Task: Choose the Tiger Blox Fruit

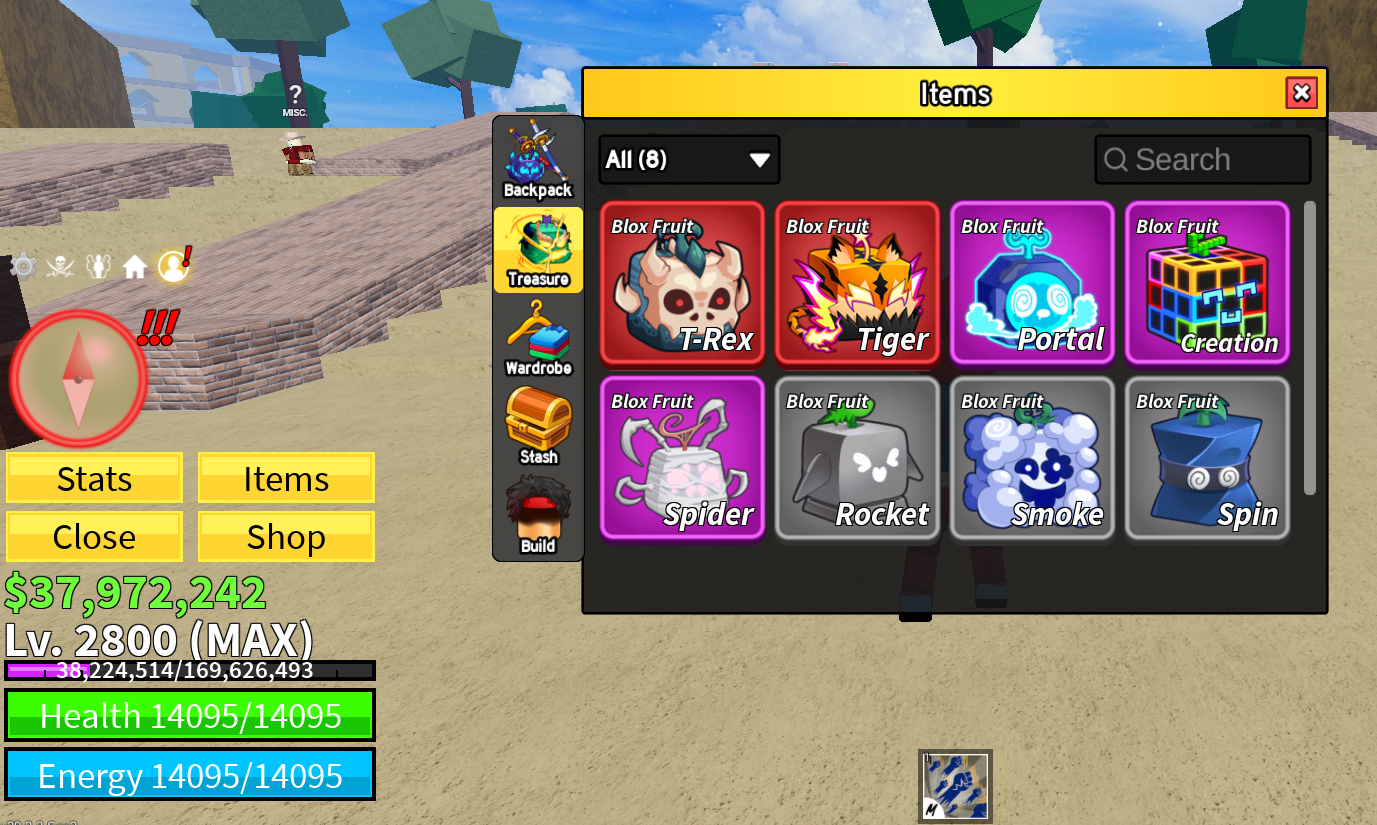Action: coord(857,283)
